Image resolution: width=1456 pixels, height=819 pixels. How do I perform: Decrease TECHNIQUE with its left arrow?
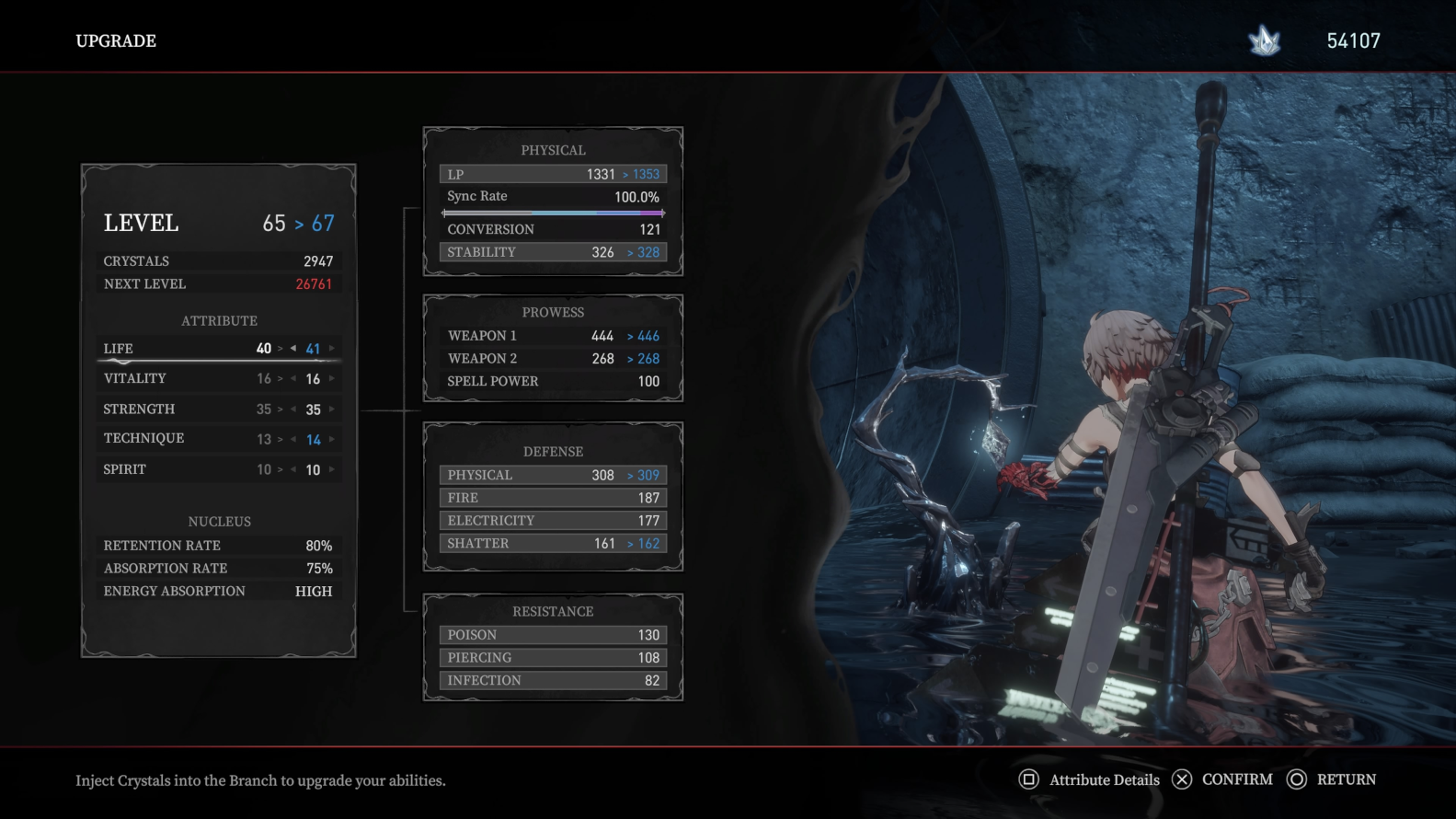[x=293, y=440]
